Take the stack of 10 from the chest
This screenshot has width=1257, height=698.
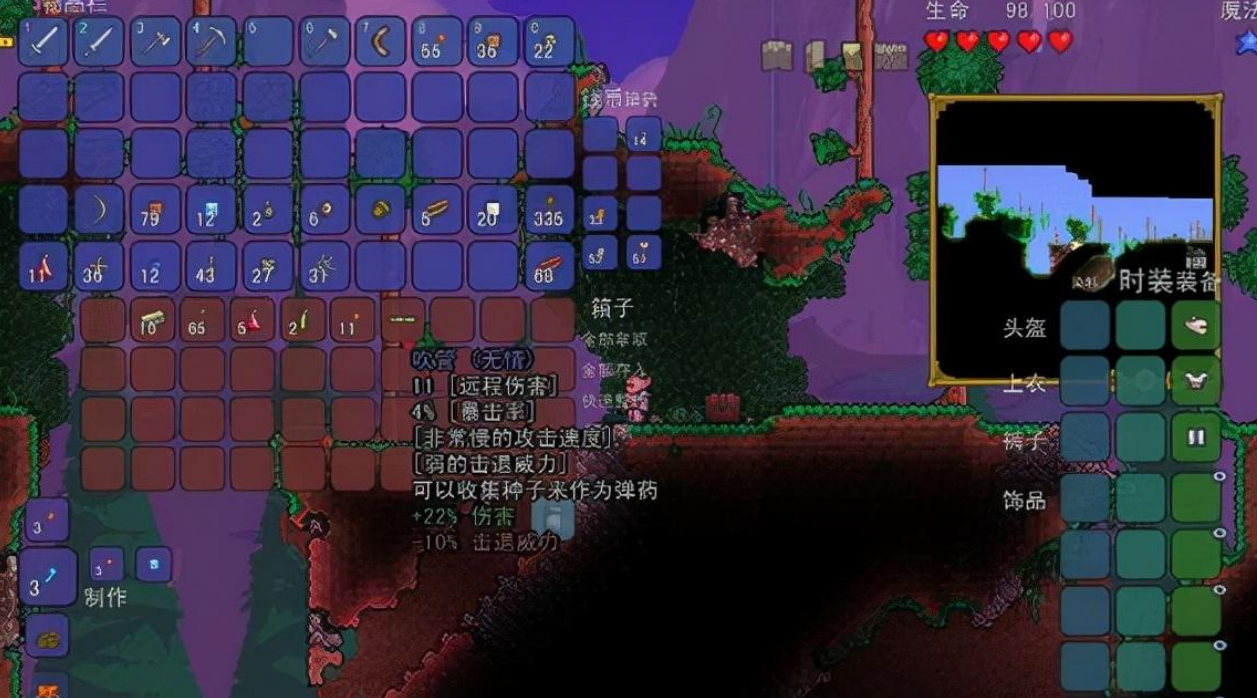pyautogui.click(x=153, y=320)
